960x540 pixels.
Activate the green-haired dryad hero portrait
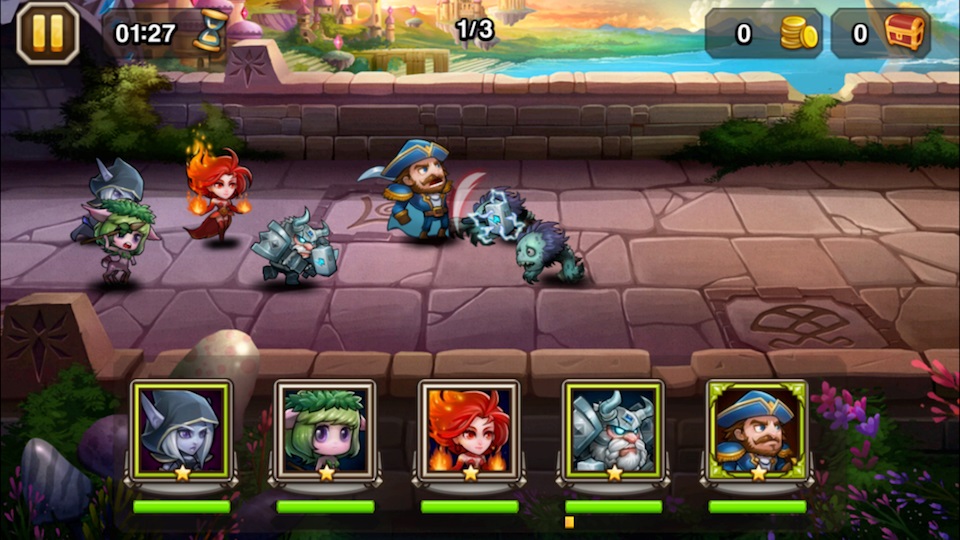click(325, 430)
